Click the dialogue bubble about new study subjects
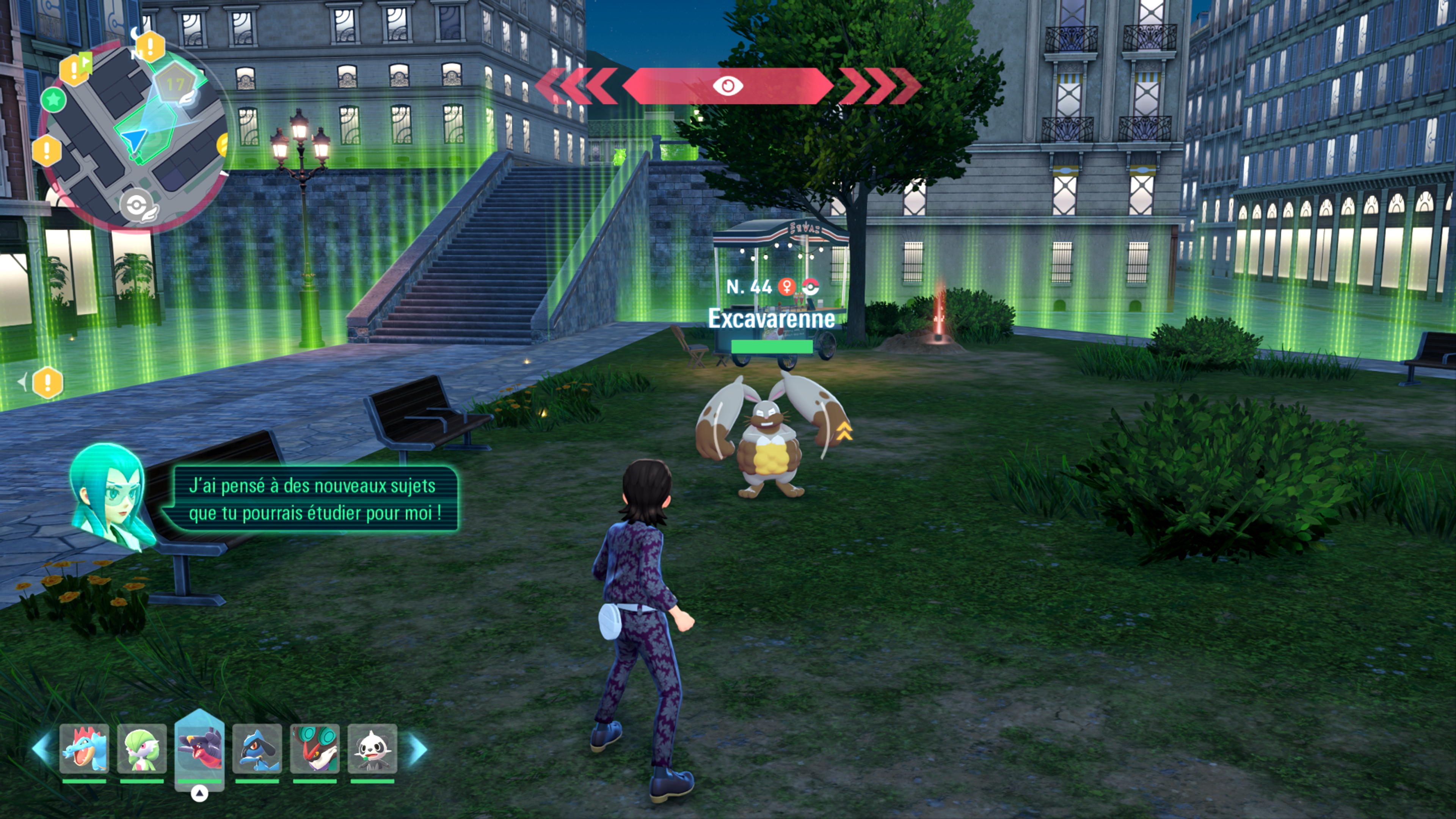Viewport: 1456px width, 819px height. tap(312, 499)
